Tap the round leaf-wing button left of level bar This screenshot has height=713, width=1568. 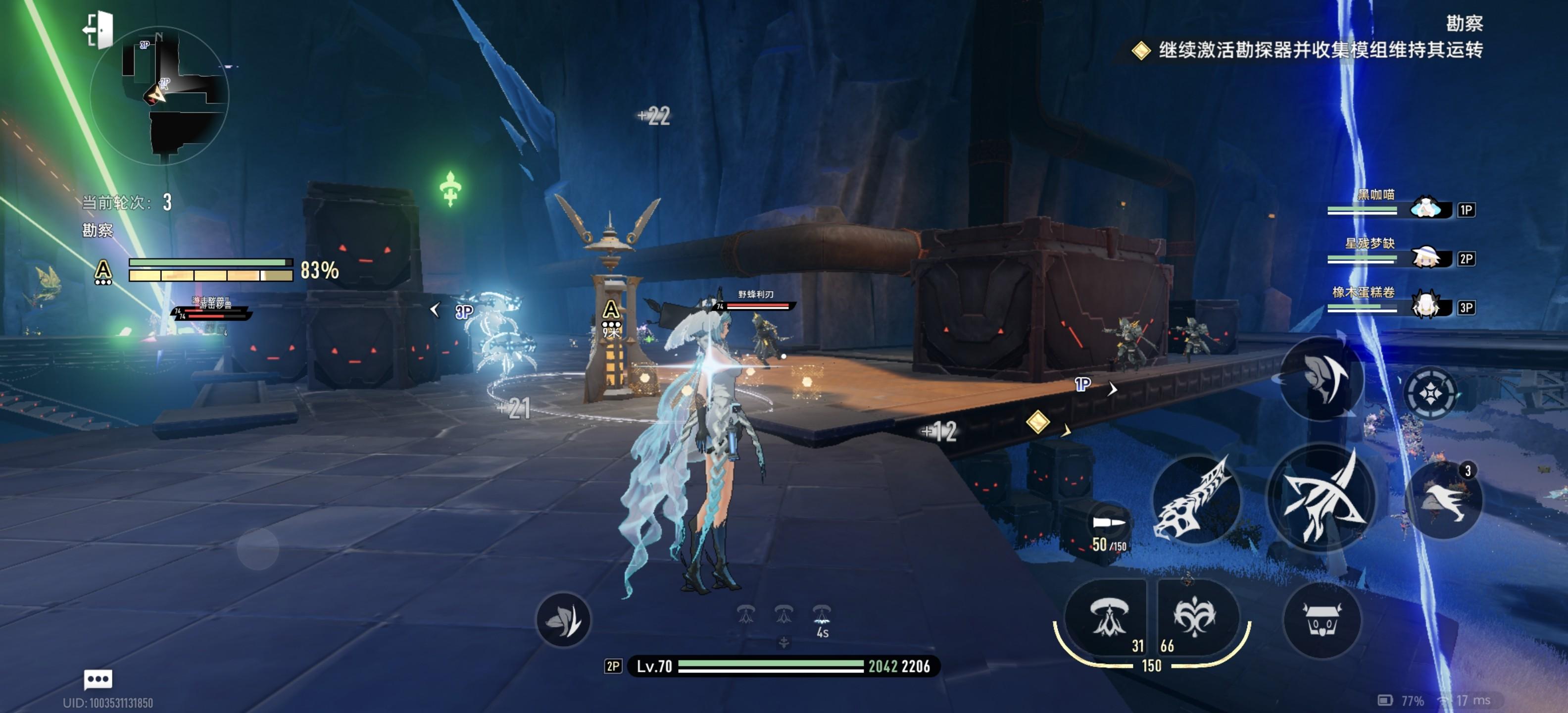click(x=563, y=620)
